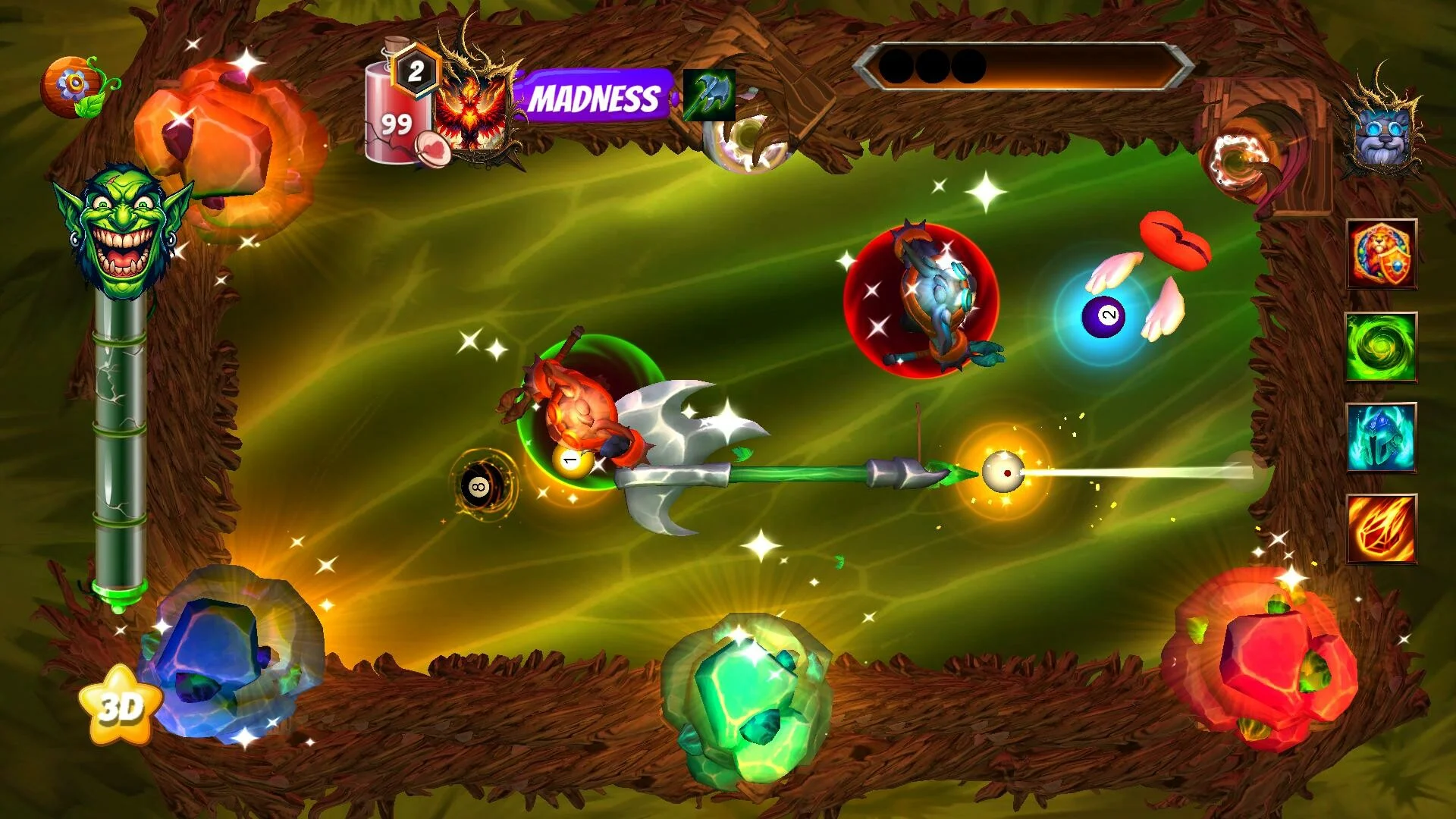This screenshot has width=1456, height=819.
Task: Cast the teal hooded spirit ability
Action: 1381,438
